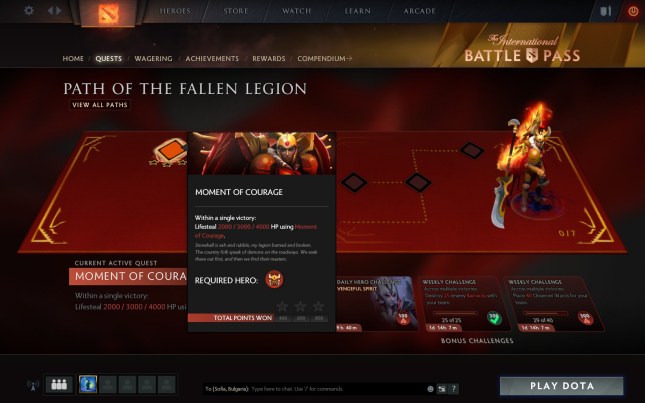Click the Legion Commander required hero icon

(x=274, y=281)
